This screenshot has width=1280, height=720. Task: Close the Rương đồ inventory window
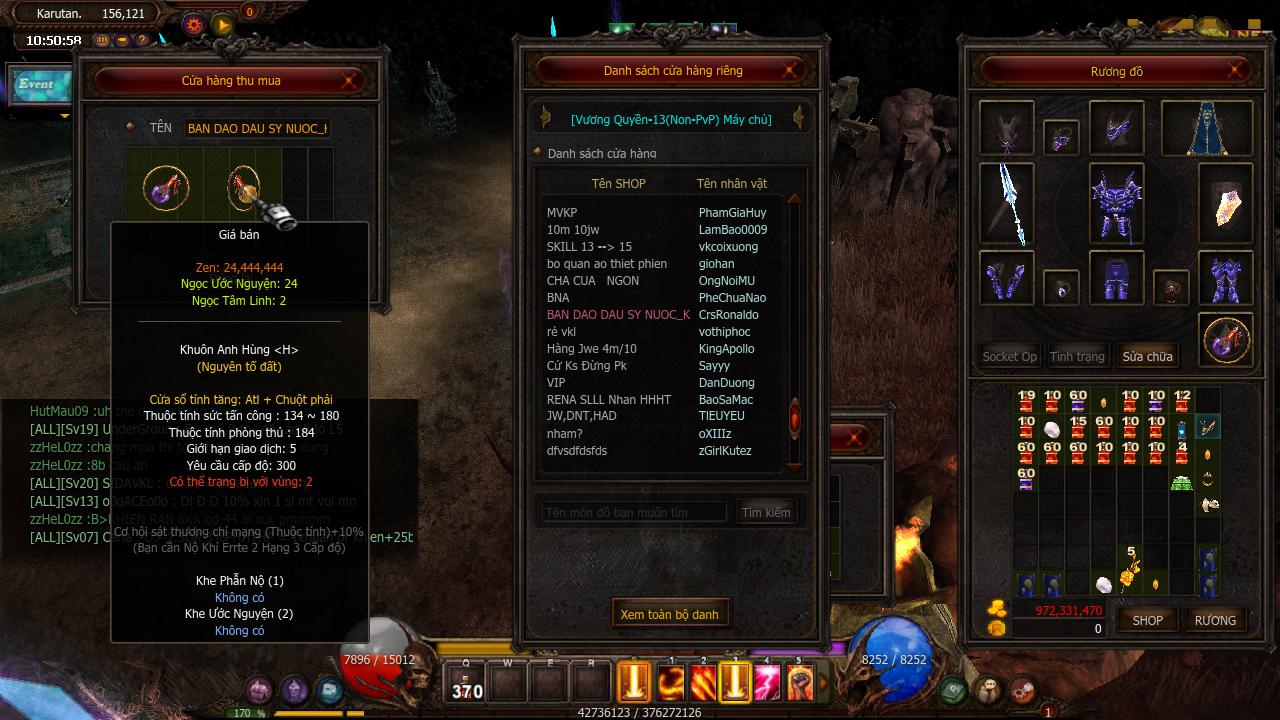(1236, 71)
